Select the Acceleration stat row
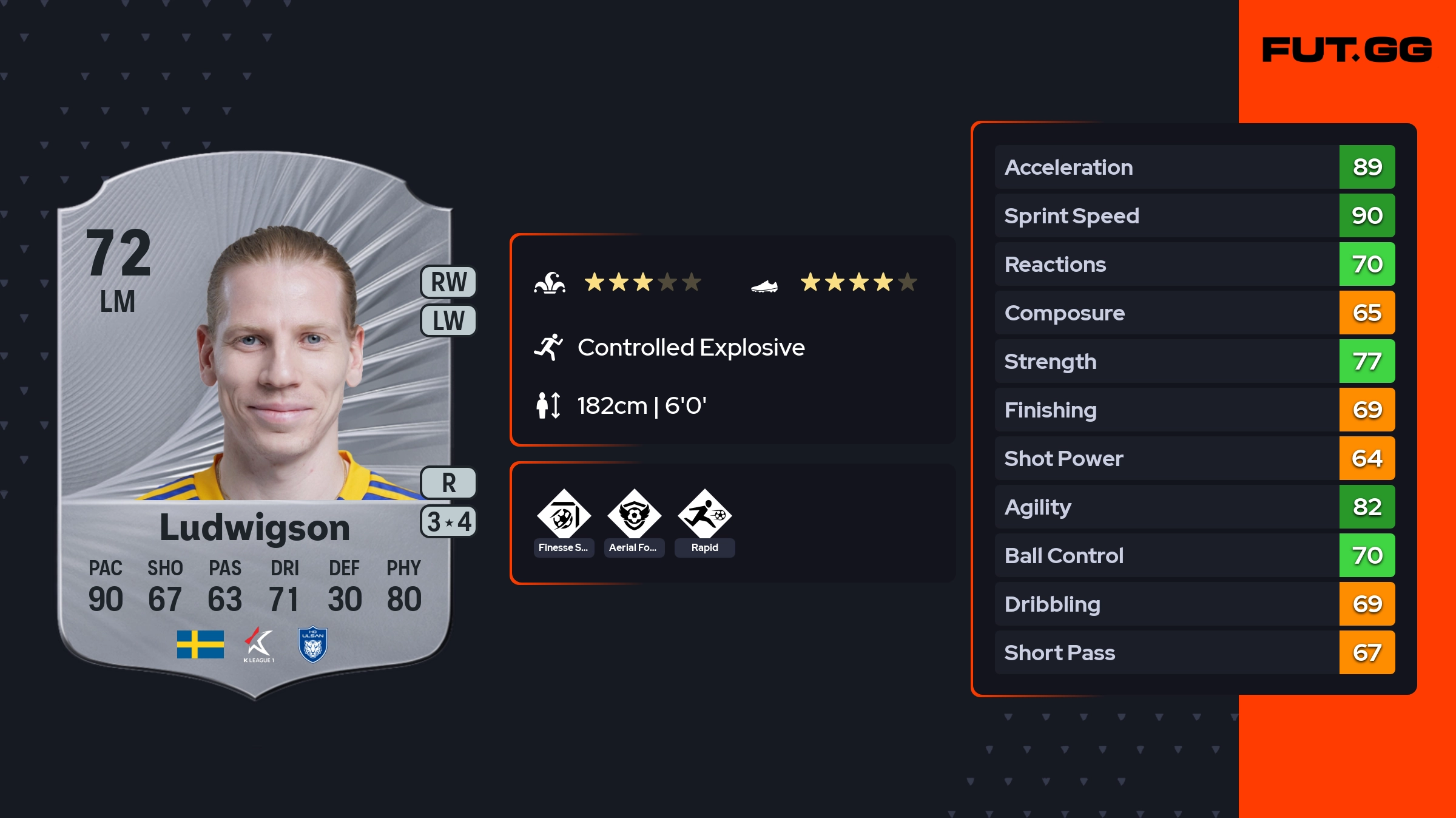Viewport: 1456px width, 818px height. pos(1195,167)
